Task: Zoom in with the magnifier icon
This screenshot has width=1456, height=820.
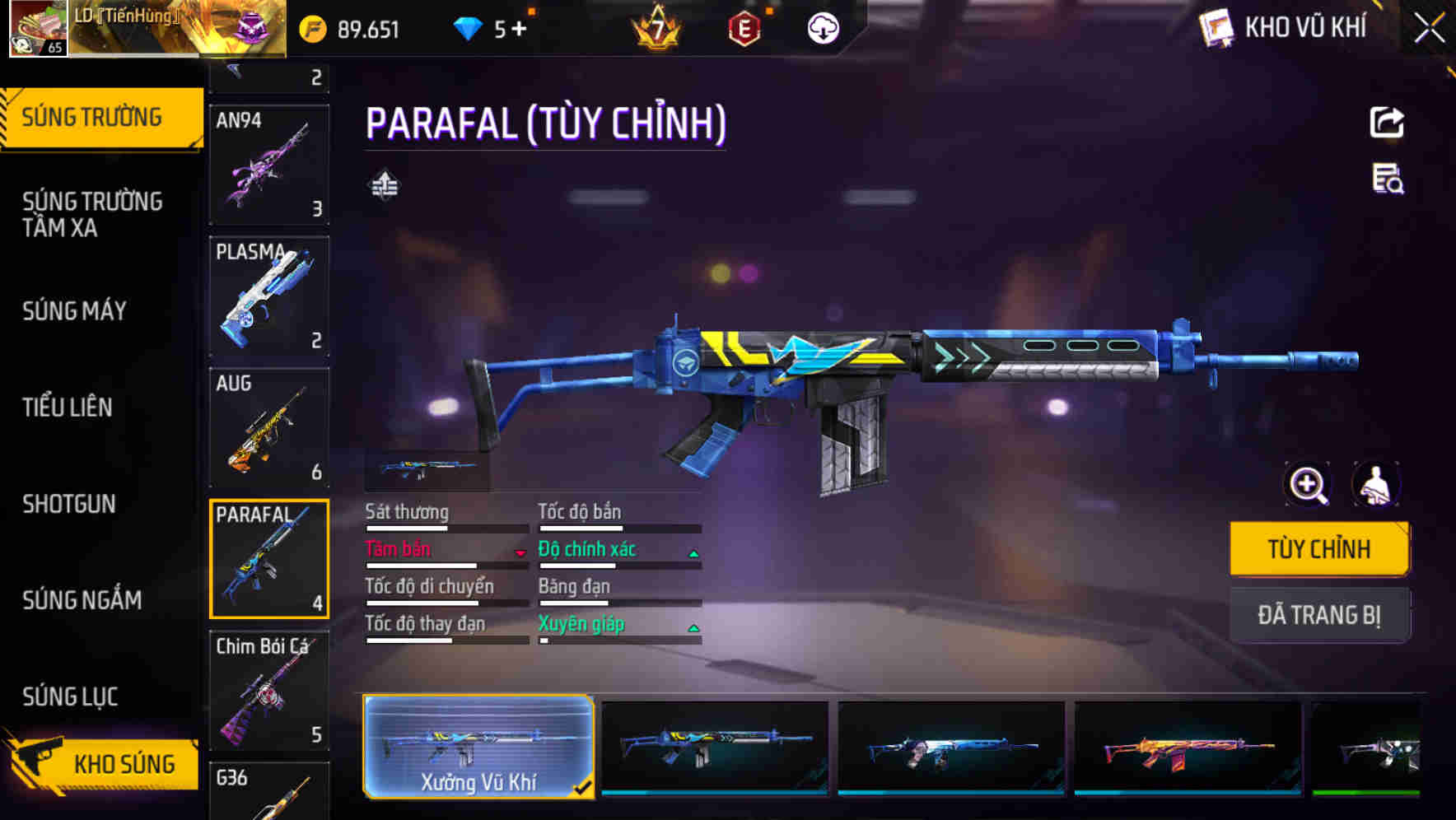Action: [1307, 484]
